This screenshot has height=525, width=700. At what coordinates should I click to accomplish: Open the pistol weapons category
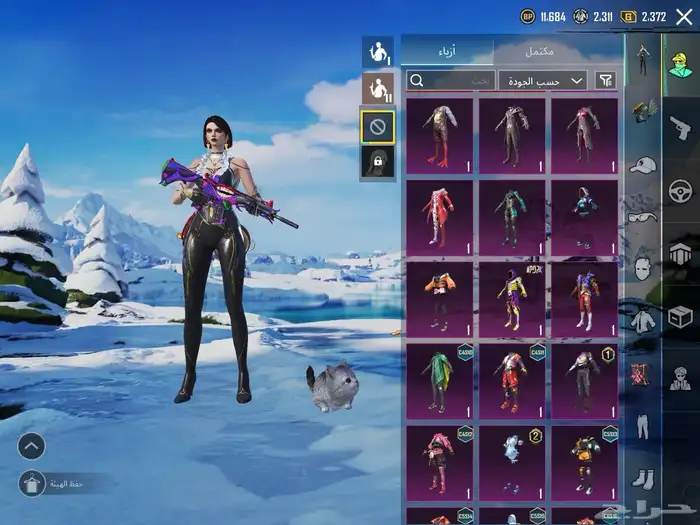(x=680, y=126)
